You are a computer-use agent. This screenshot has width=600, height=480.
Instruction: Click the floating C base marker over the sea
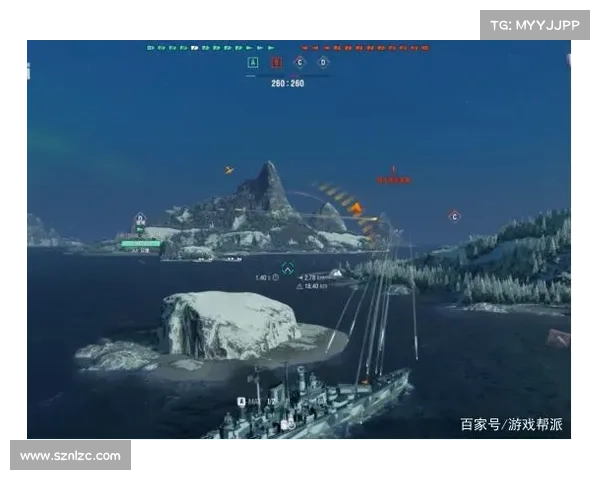click(x=454, y=216)
